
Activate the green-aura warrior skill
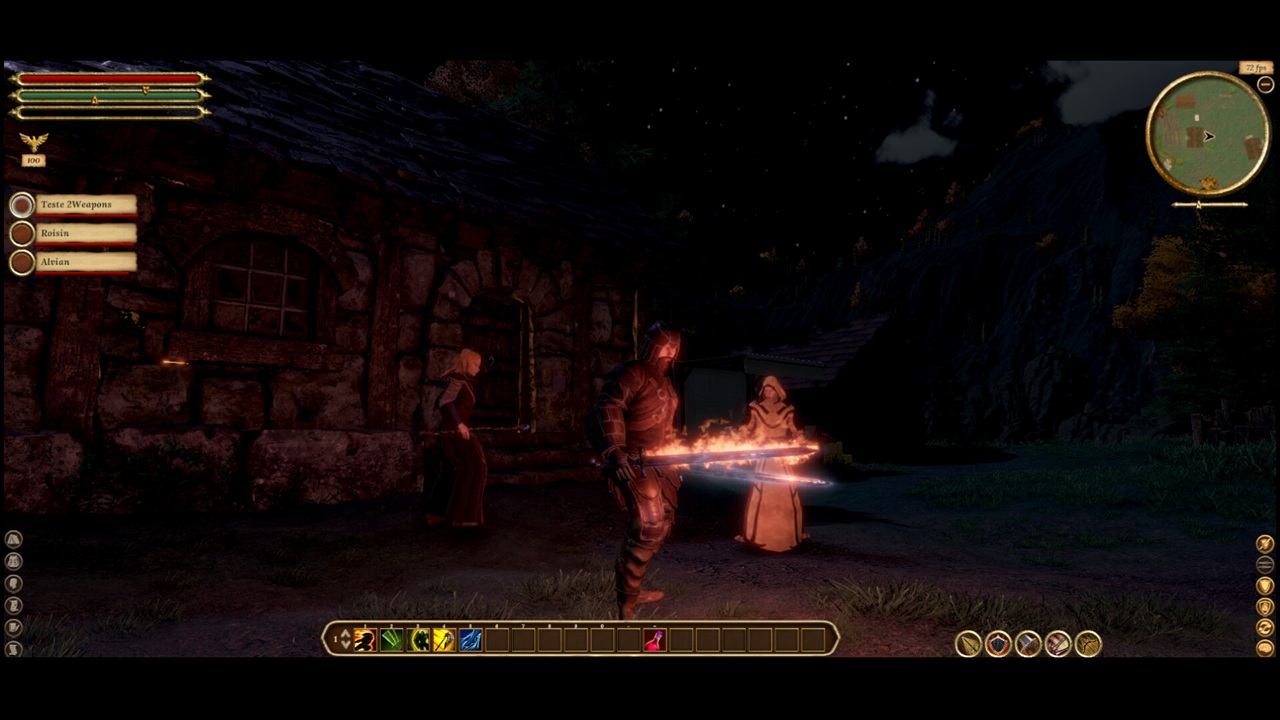tap(419, 640)
